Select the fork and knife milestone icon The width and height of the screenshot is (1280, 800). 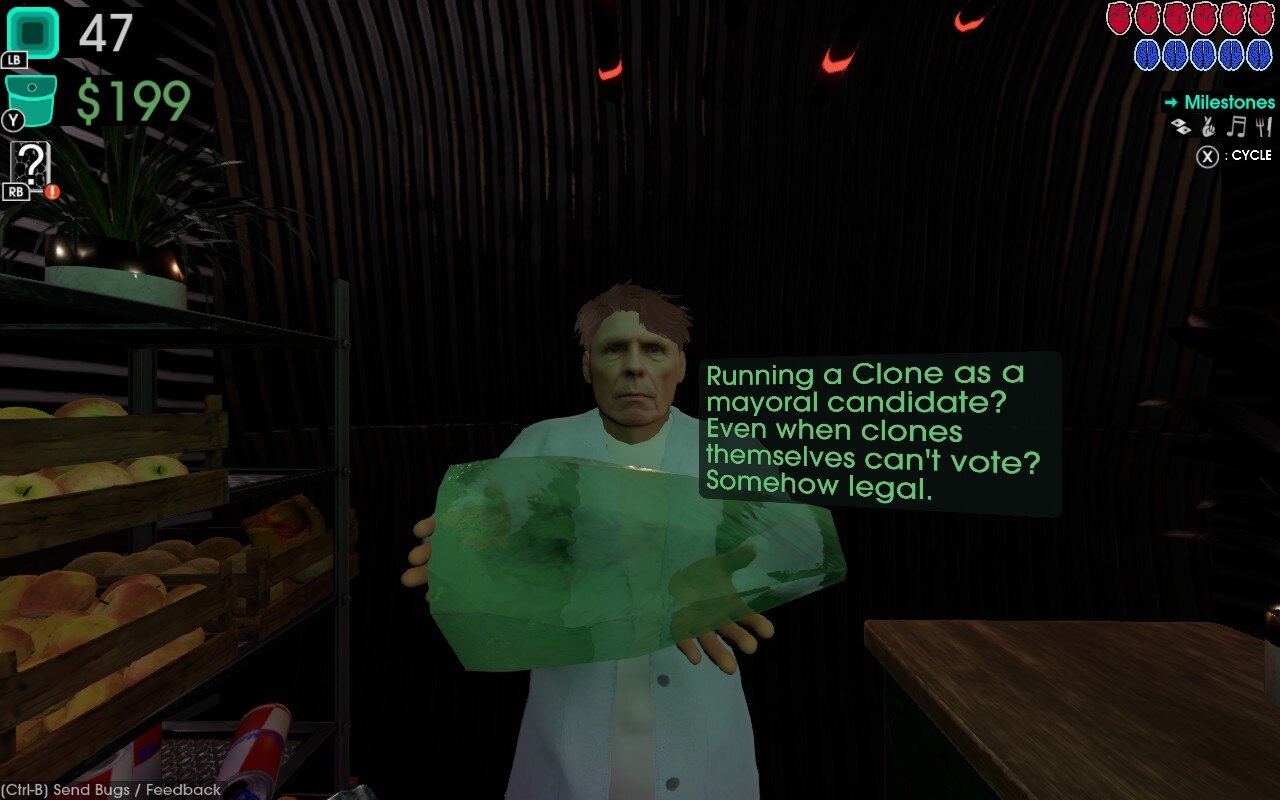point(1263,126)
